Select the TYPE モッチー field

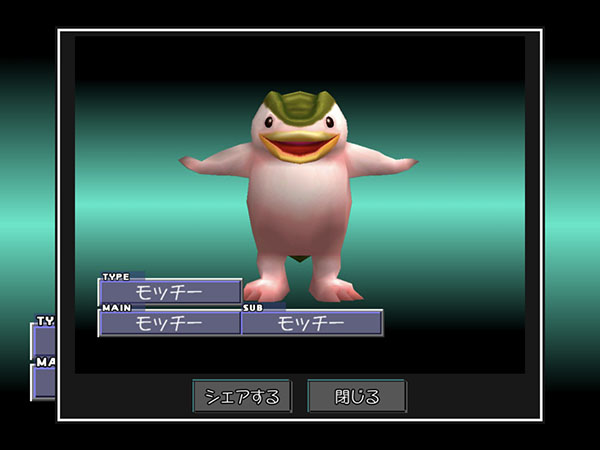[169, 292]
